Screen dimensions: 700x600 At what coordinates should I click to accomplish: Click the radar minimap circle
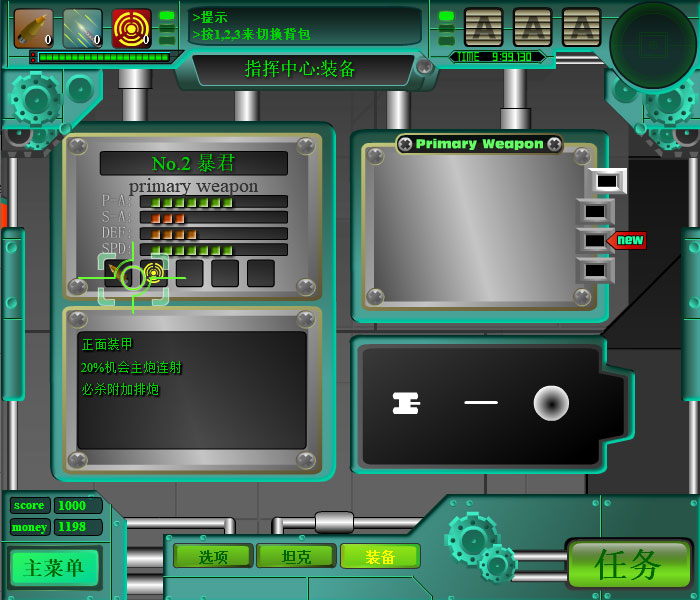[x=652, y=45]
